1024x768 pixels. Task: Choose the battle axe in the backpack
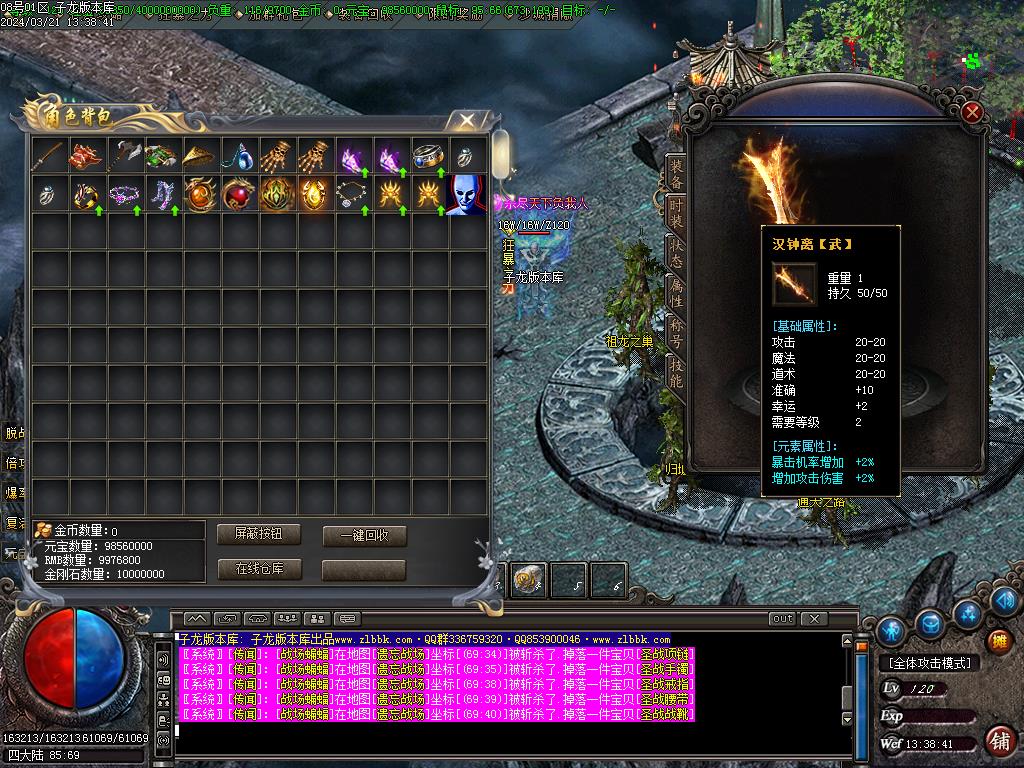123,156
